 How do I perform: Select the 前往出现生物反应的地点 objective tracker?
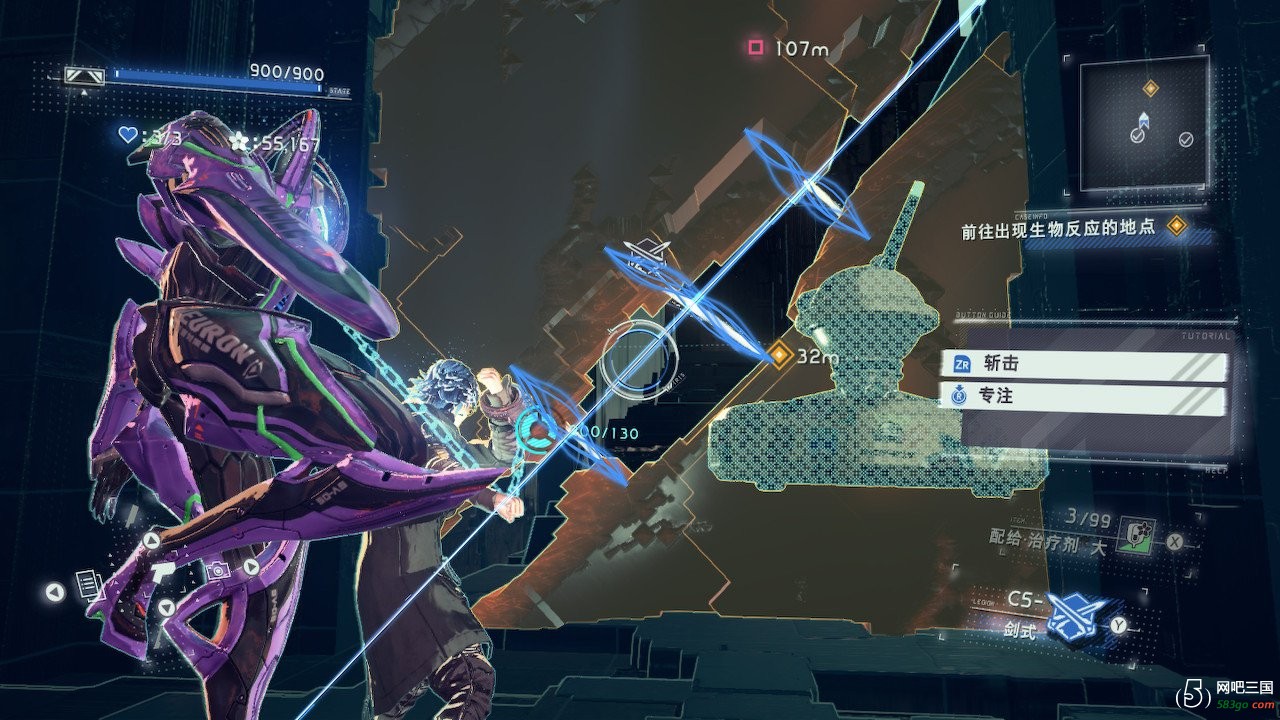coord(1058,228)
